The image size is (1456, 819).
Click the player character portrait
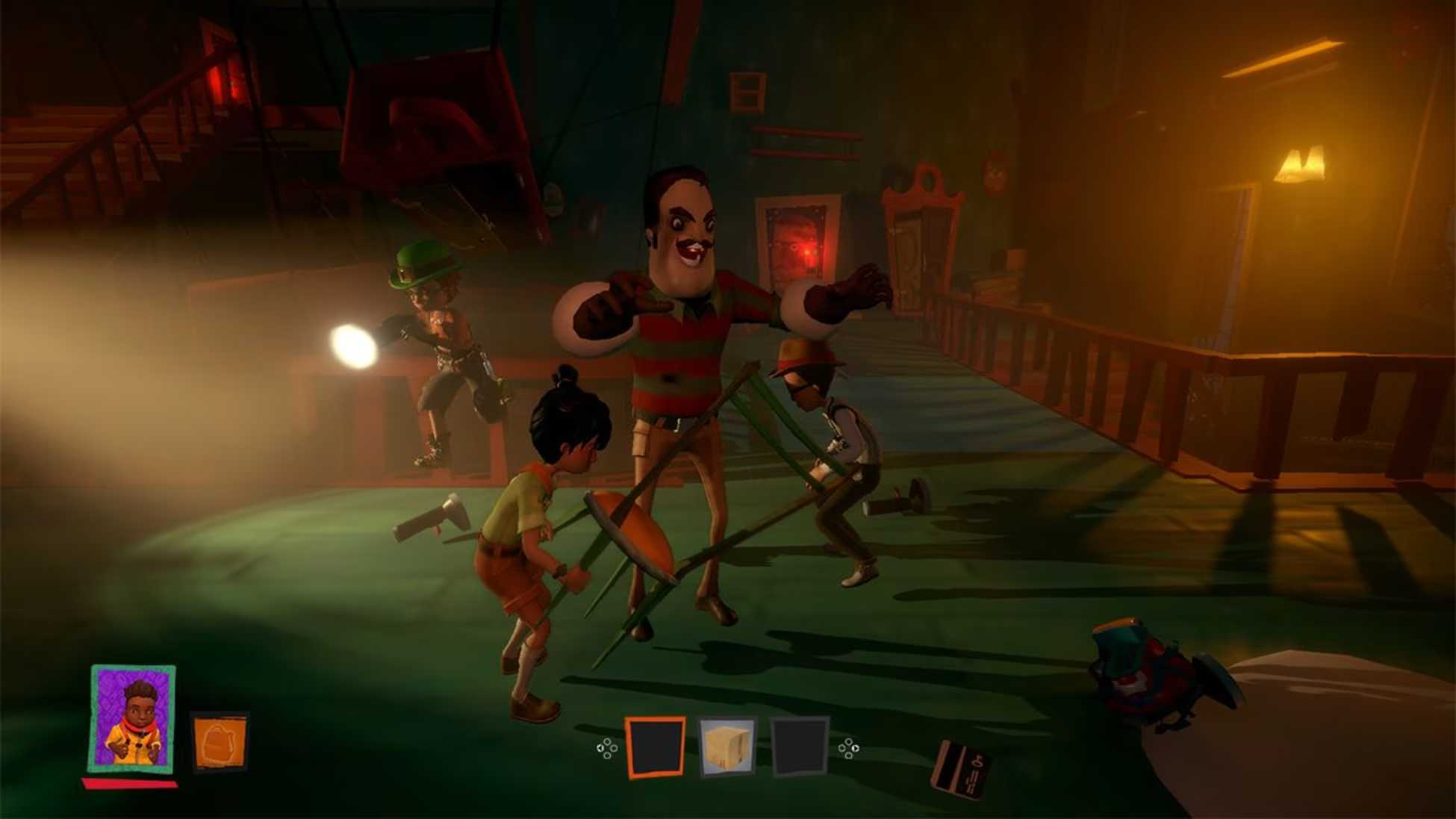(134, 720)
